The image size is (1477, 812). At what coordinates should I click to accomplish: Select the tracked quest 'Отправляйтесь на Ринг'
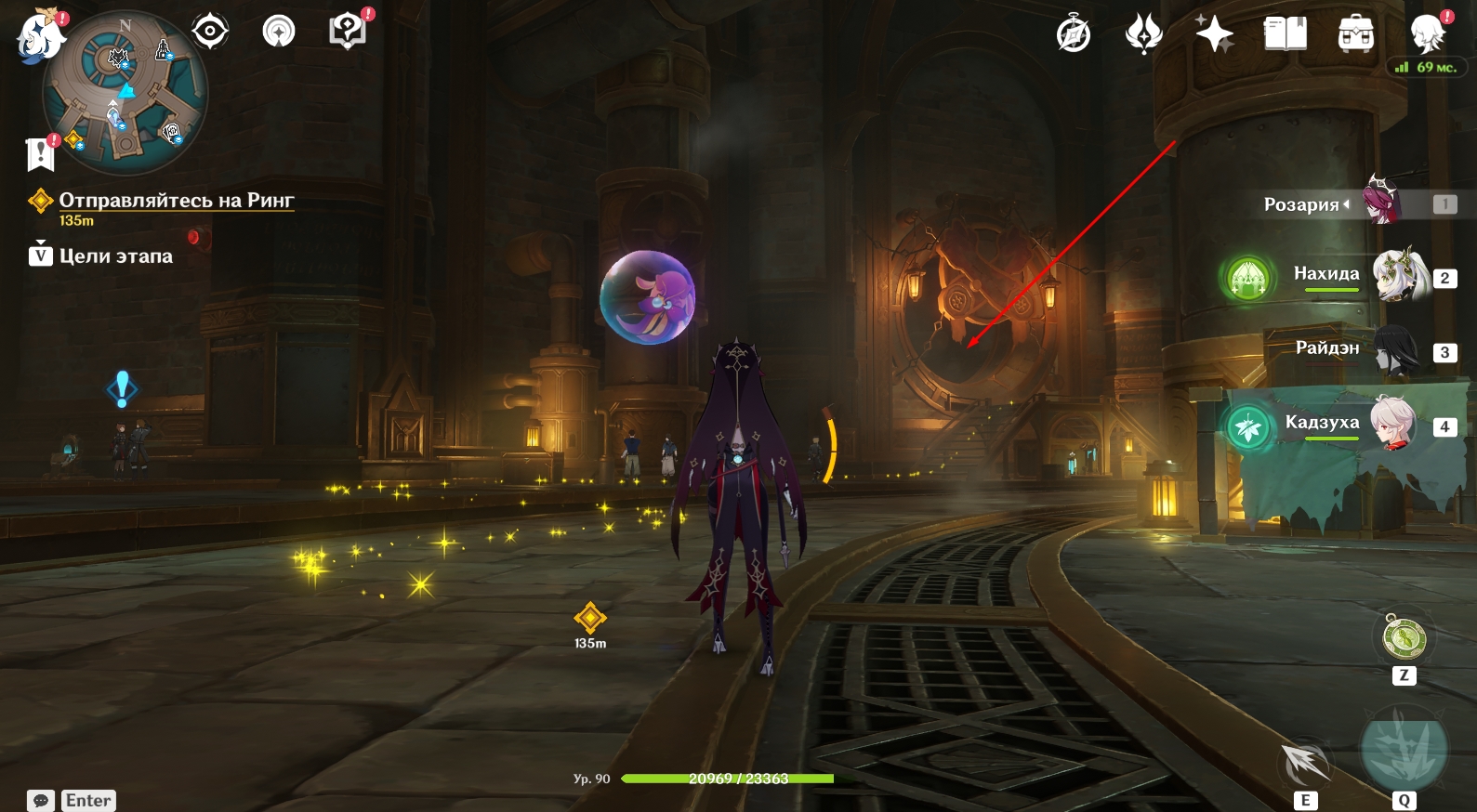(x=176, y=201)
